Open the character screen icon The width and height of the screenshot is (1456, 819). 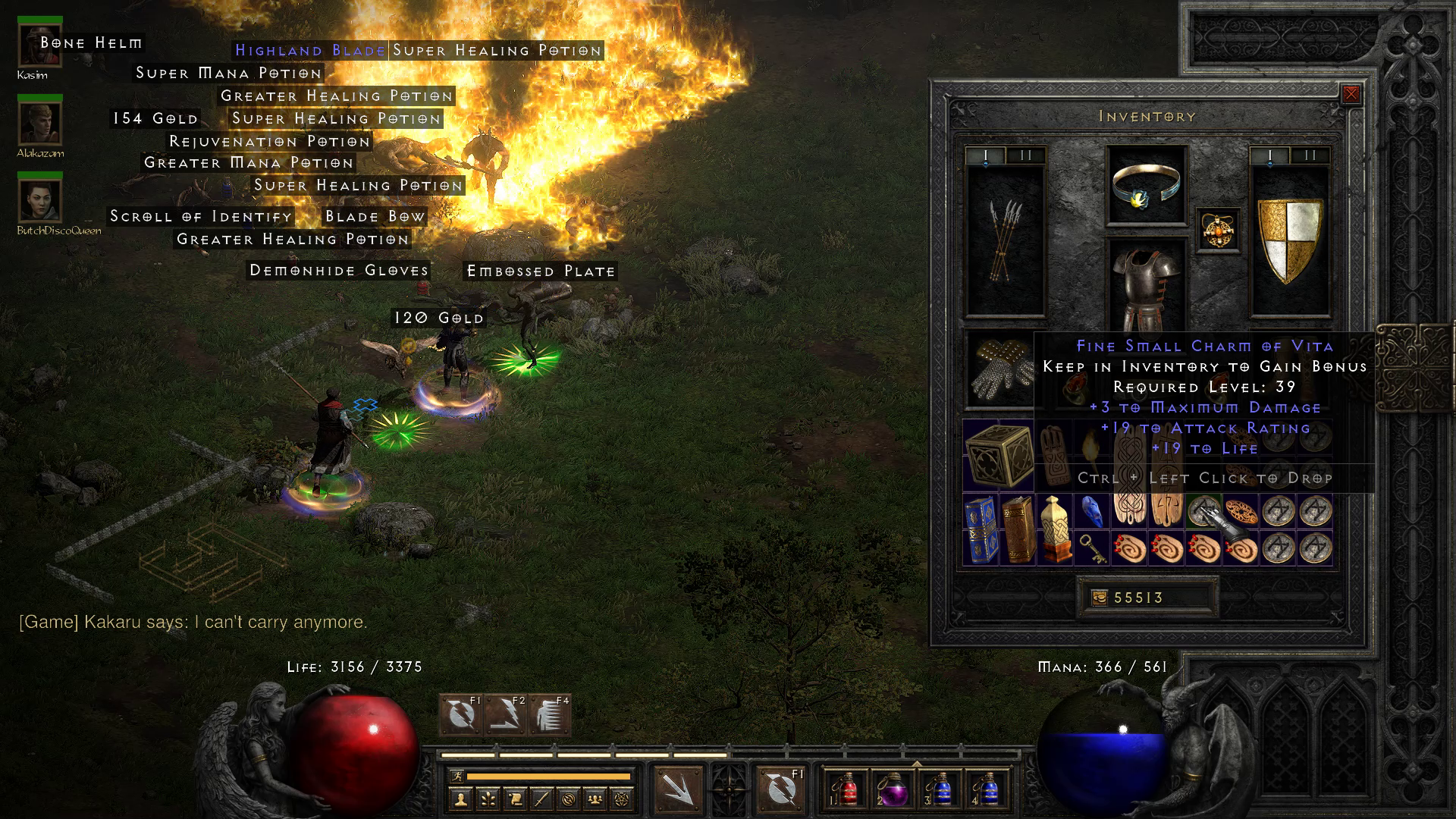pyautogui.click(x=460, y=799)
